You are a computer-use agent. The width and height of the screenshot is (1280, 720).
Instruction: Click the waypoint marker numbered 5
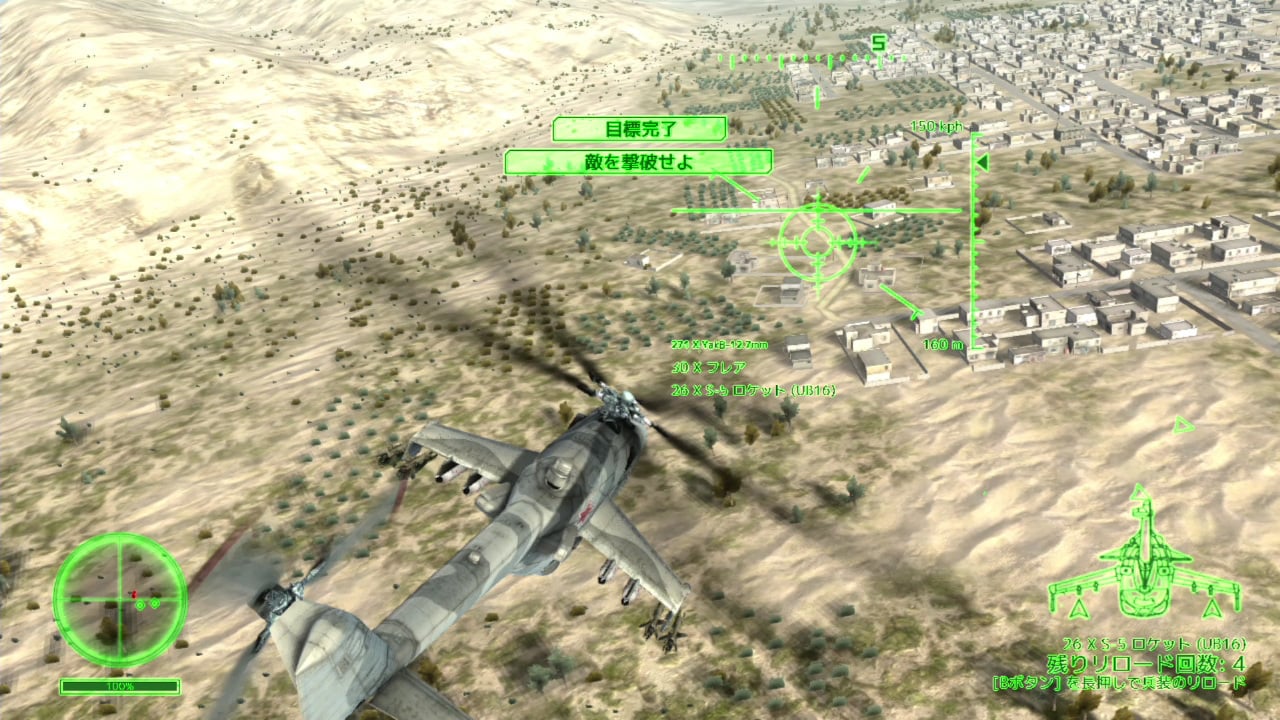coord(878,44)
